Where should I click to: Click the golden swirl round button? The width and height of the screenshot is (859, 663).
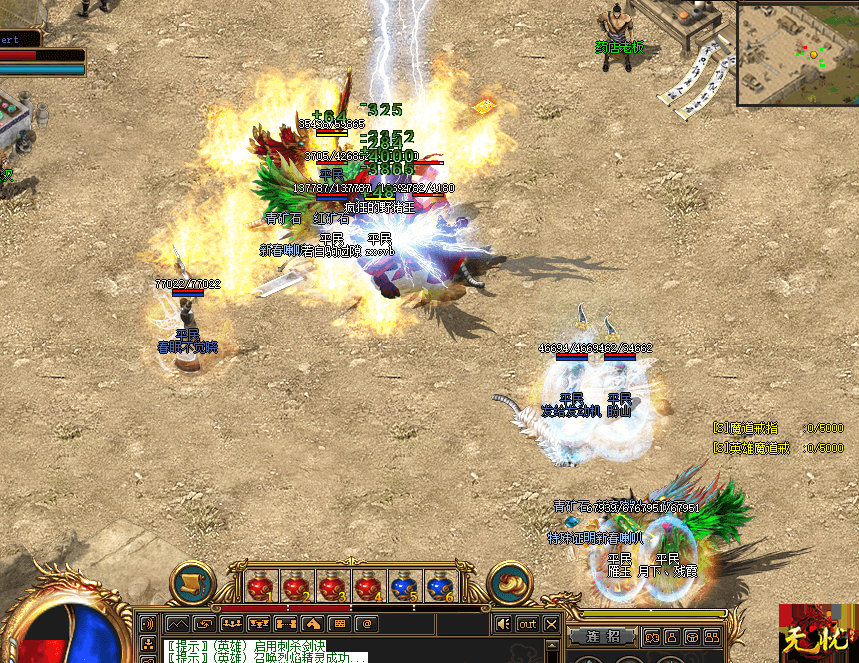pos(511,584)
